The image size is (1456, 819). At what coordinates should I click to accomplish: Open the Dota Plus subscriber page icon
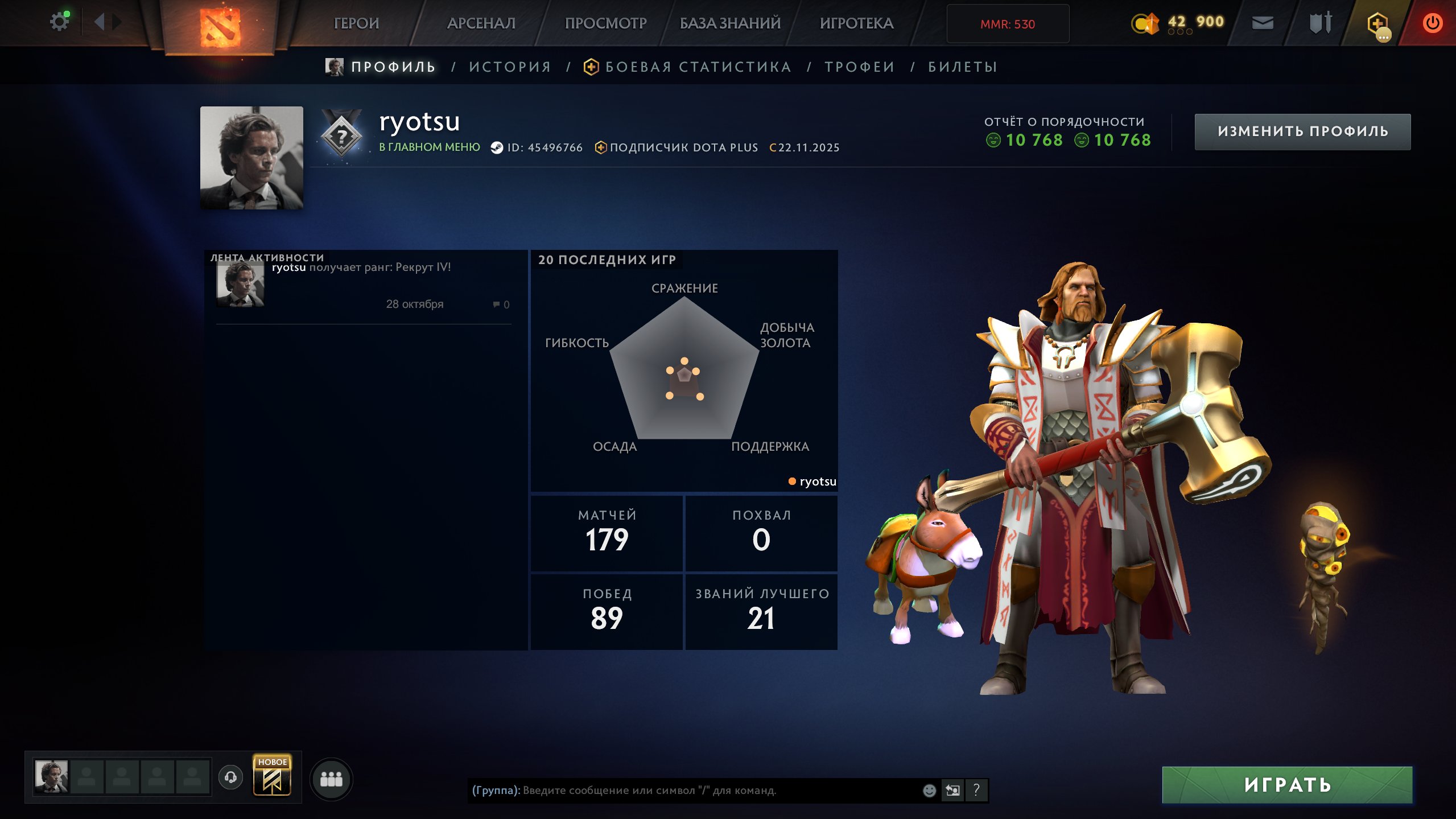[x=601, y=147]
